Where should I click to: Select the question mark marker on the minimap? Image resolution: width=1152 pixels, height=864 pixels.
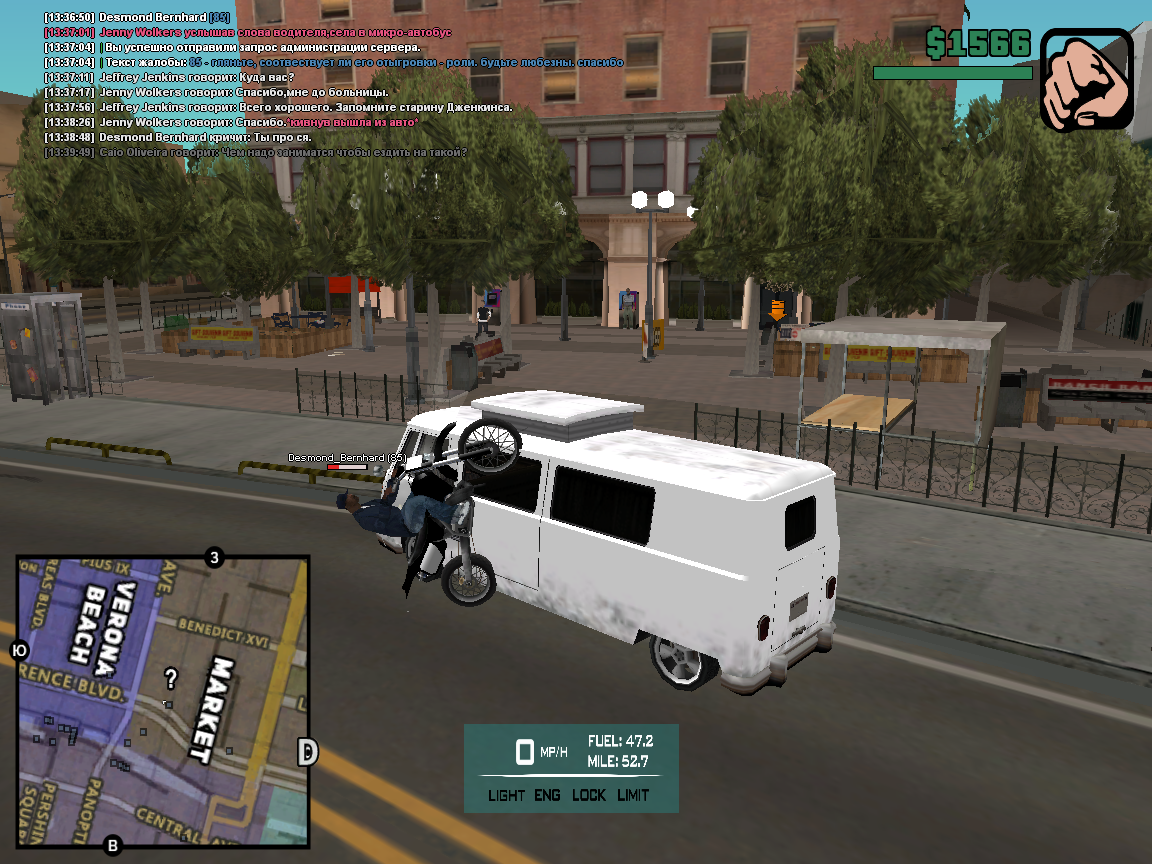[171, 680]
